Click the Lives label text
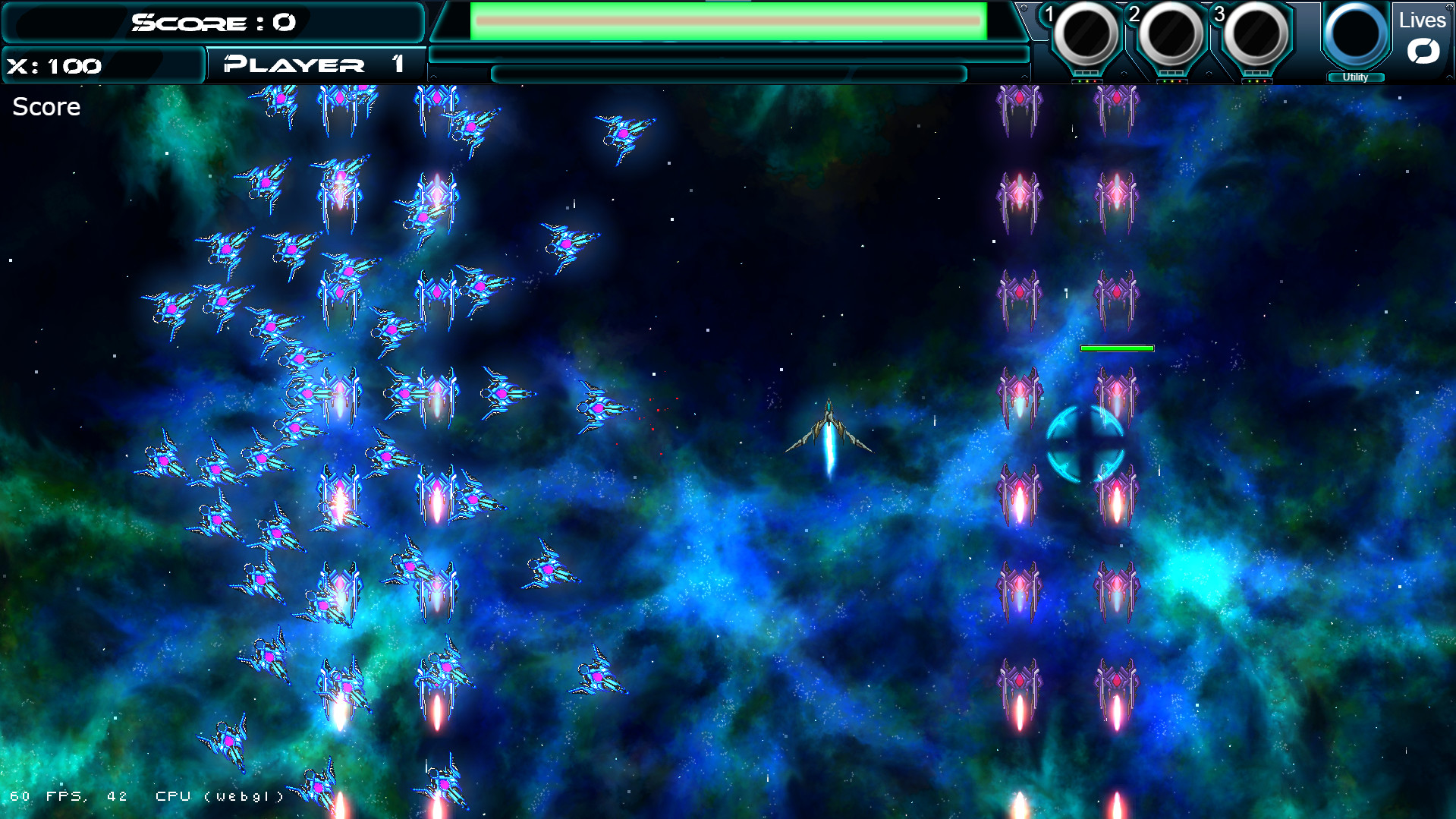The width and height of the screenshot is (1456, 819). pos(1422,20)
